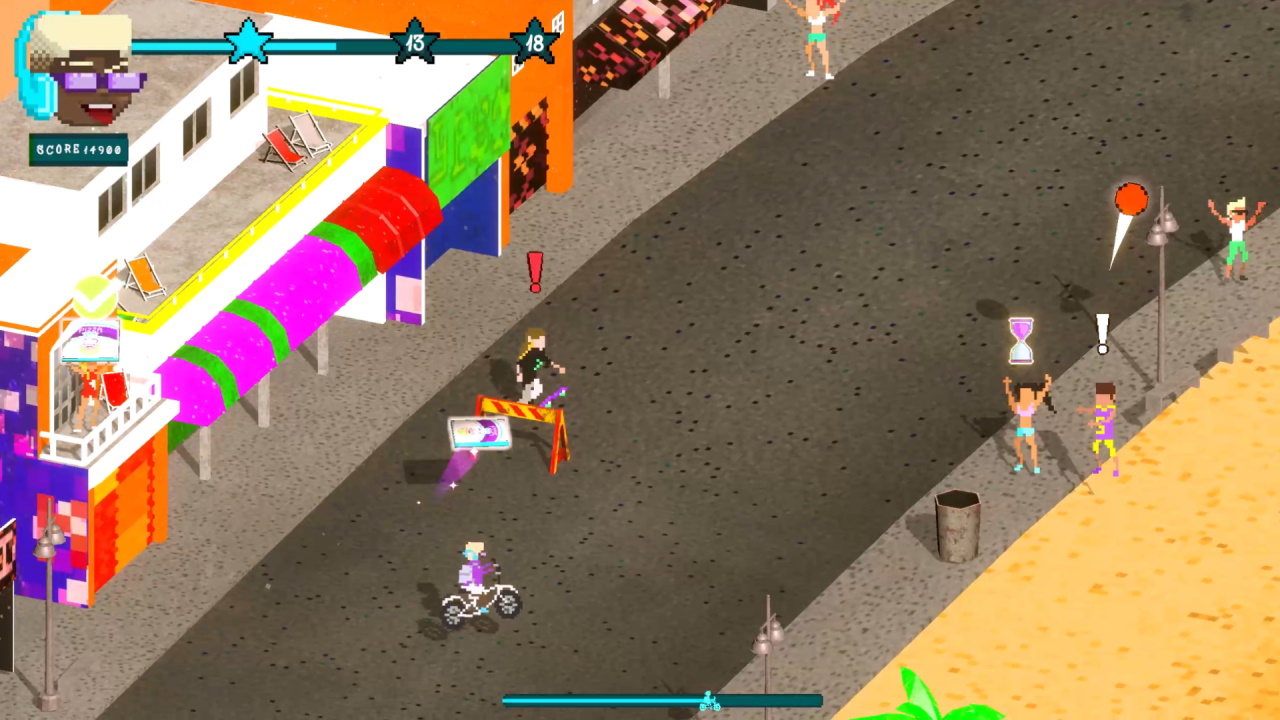1280x720 pixels.
Task: Click the exclamation mark above the pedestrian
Action: click(x=534, y=272)
